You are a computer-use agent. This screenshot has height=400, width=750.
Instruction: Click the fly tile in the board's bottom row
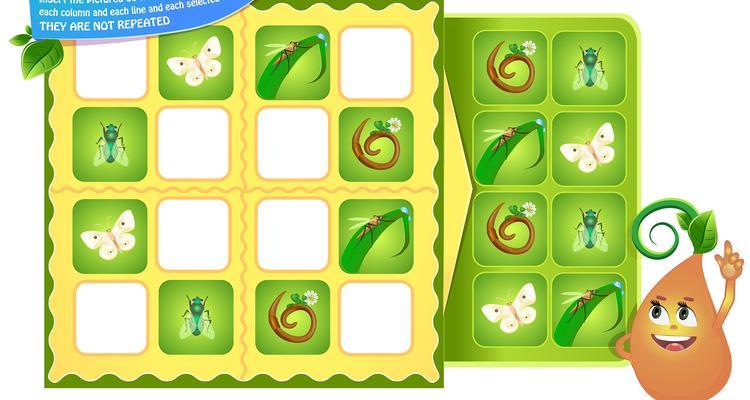tap(195, 318)
